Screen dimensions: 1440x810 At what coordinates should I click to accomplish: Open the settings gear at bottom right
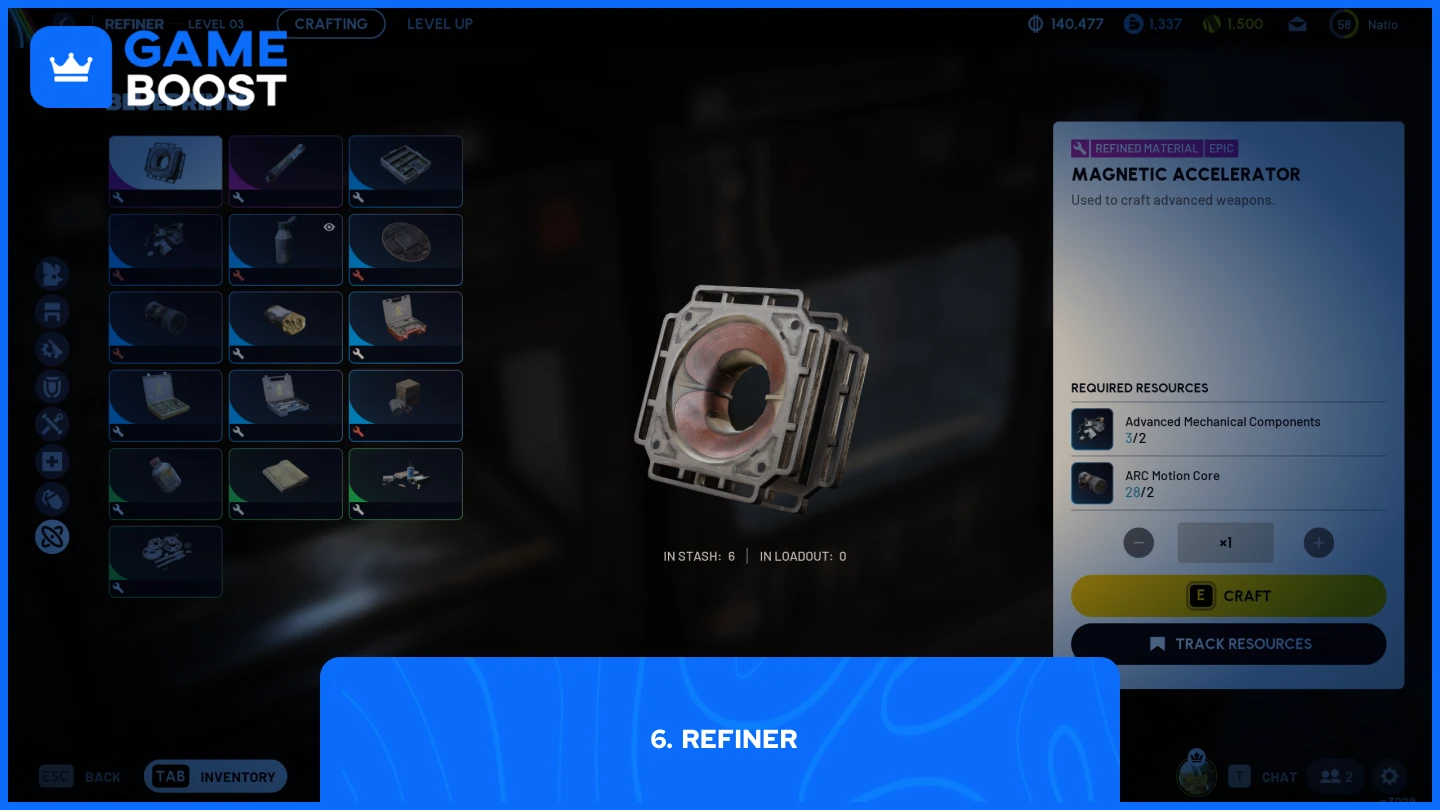point(1389,776)
